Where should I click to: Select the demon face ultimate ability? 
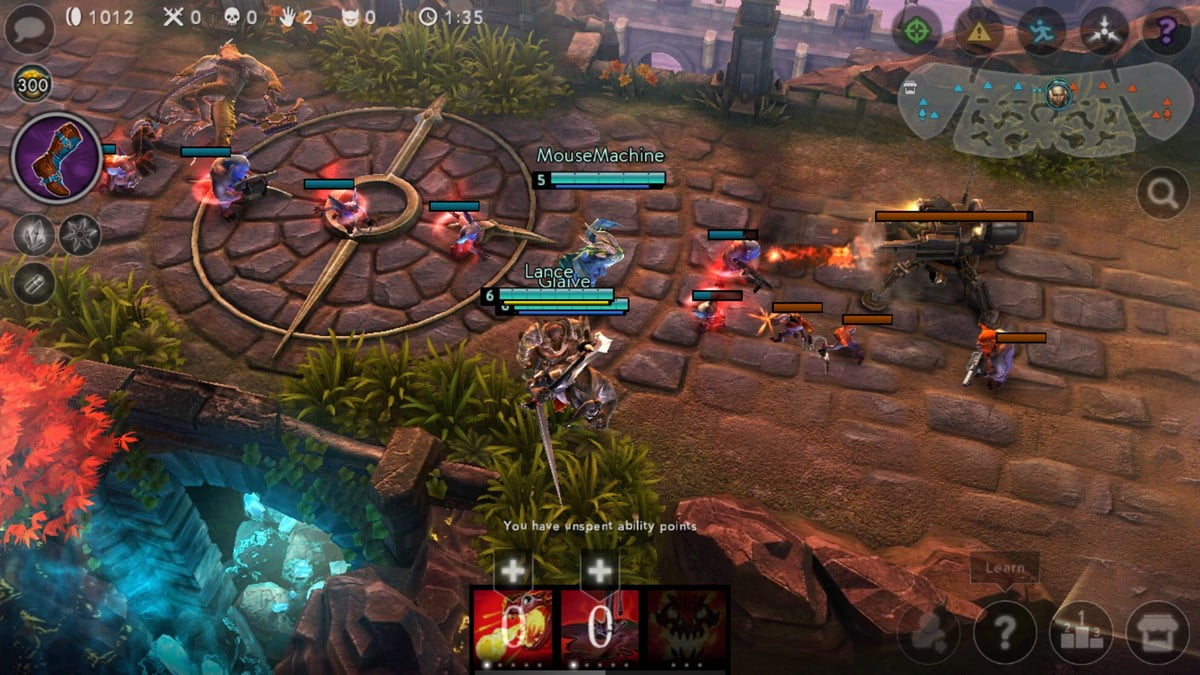coord(686,627)
